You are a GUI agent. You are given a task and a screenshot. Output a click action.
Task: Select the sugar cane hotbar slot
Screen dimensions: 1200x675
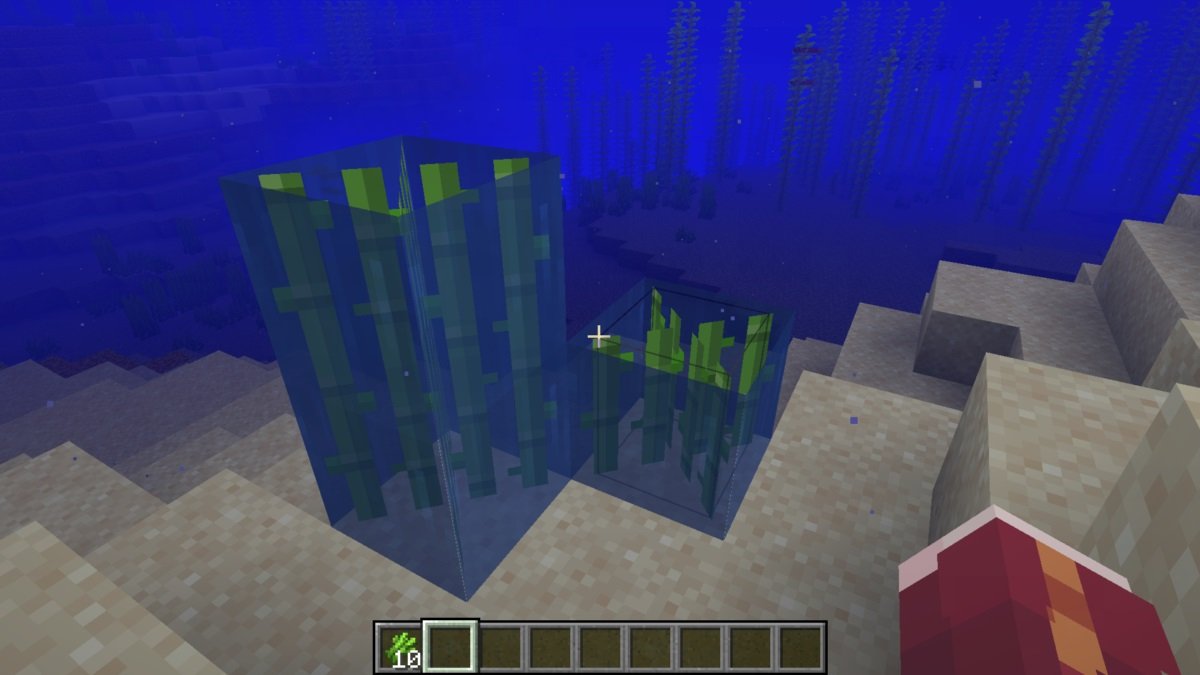pos(399,647)
